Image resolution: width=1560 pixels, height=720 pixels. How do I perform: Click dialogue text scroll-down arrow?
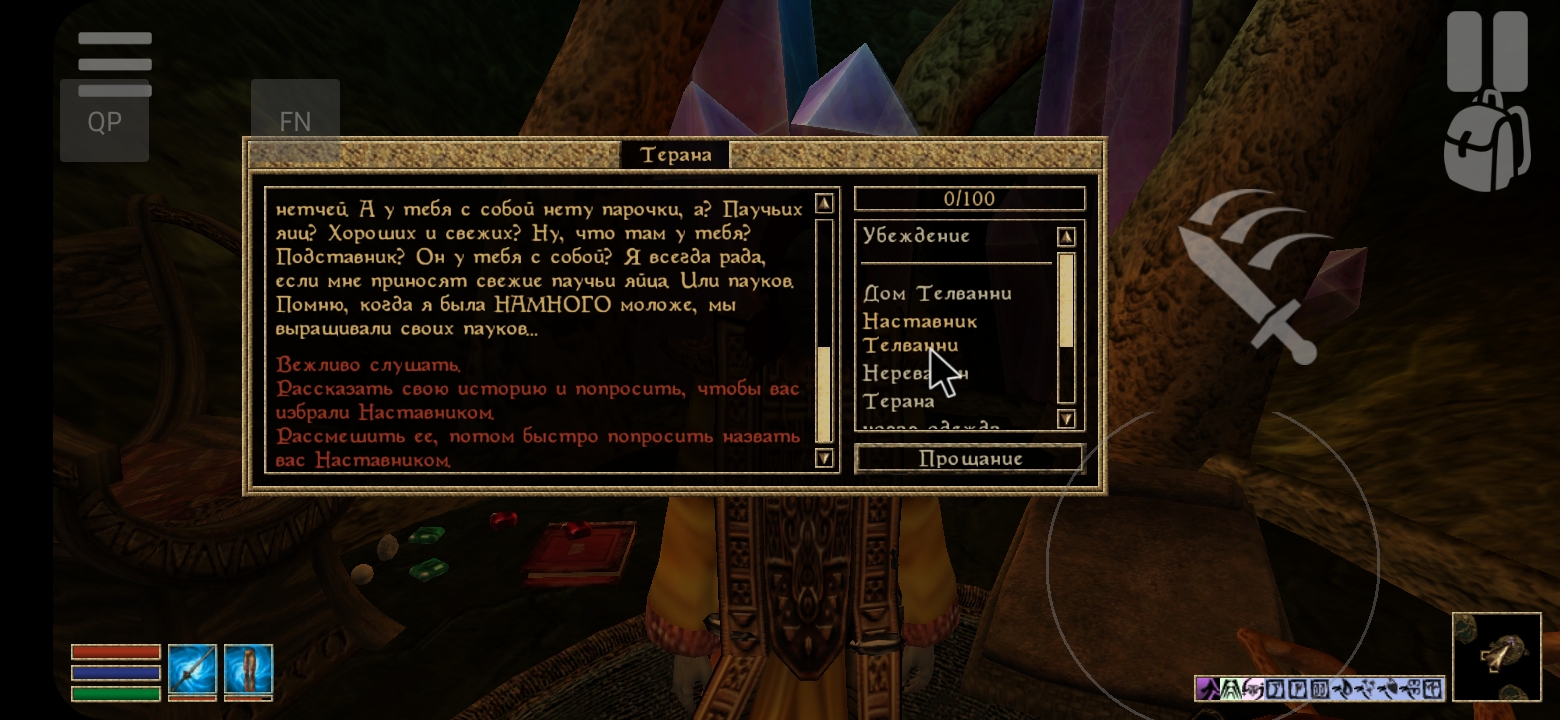pos(824,459)
